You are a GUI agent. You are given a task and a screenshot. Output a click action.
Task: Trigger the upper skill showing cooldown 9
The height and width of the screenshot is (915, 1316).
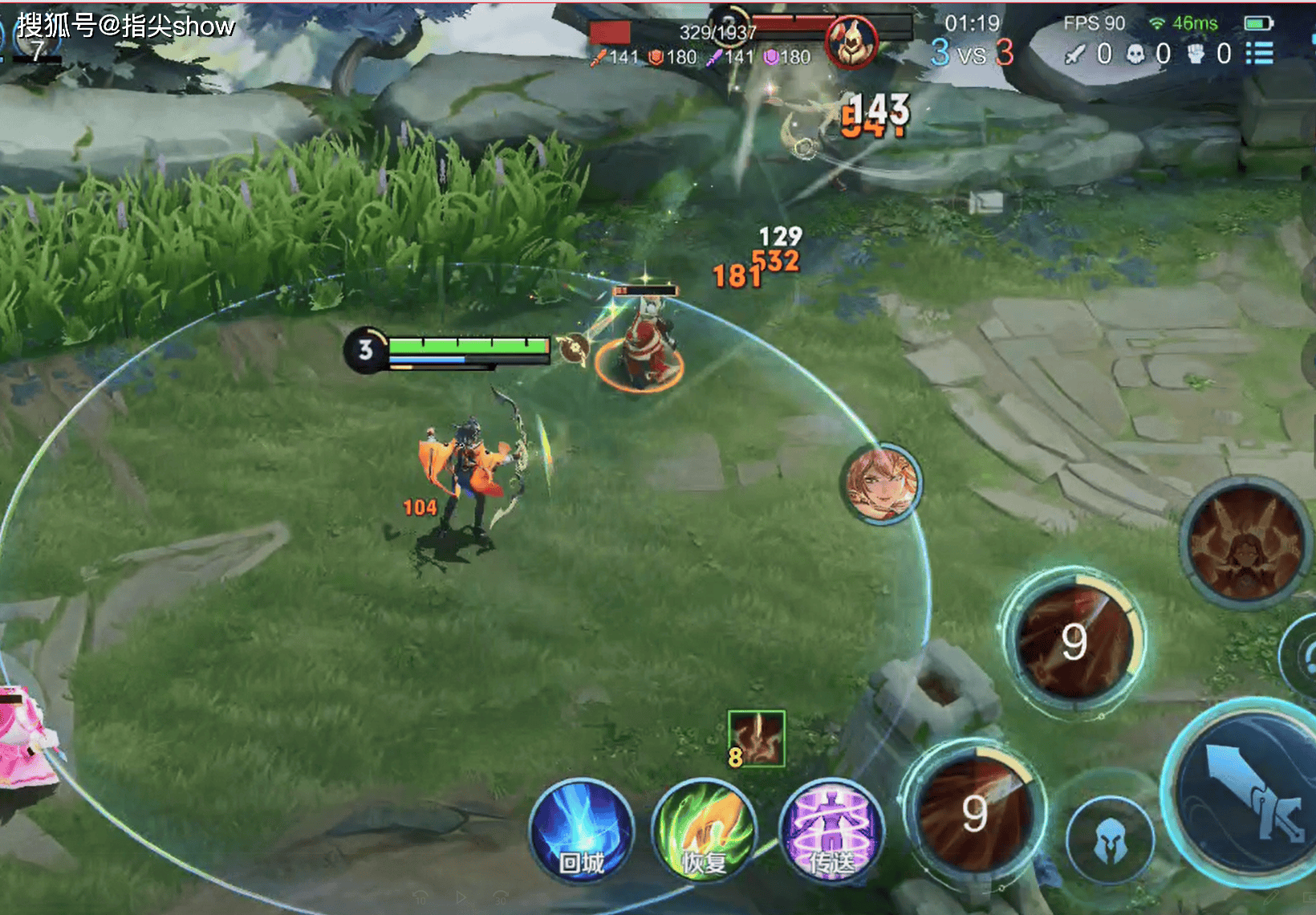tap(1074, 640)
